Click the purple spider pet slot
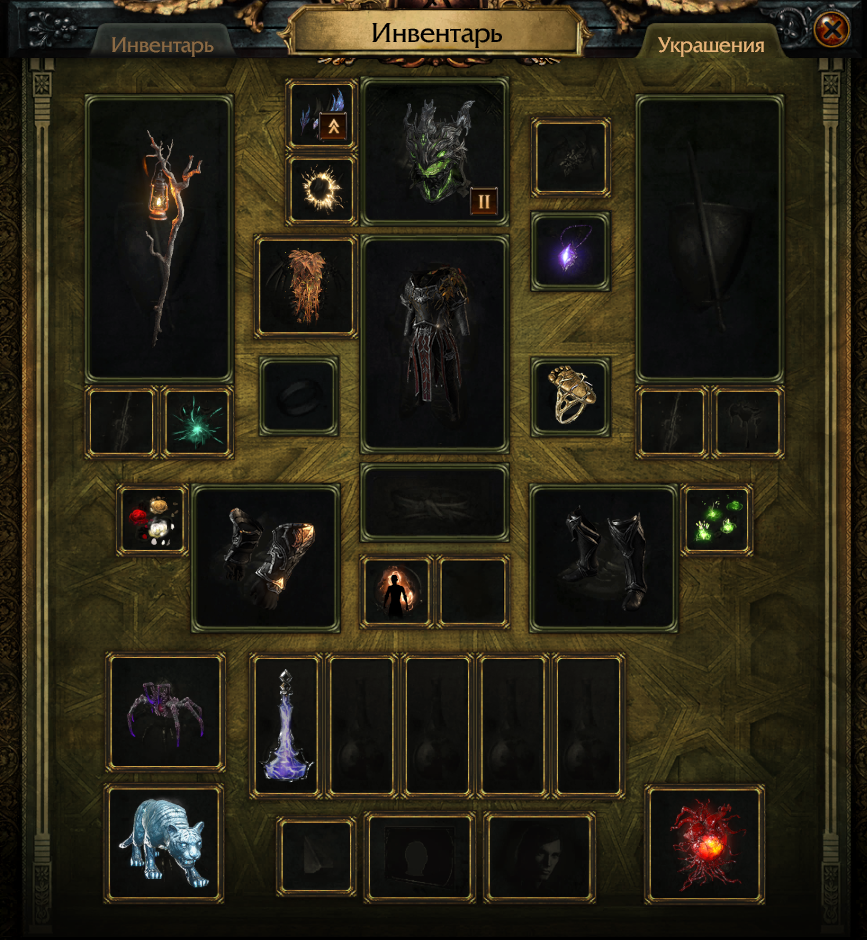This screenshot has width=867, height=940. [166, 712]
